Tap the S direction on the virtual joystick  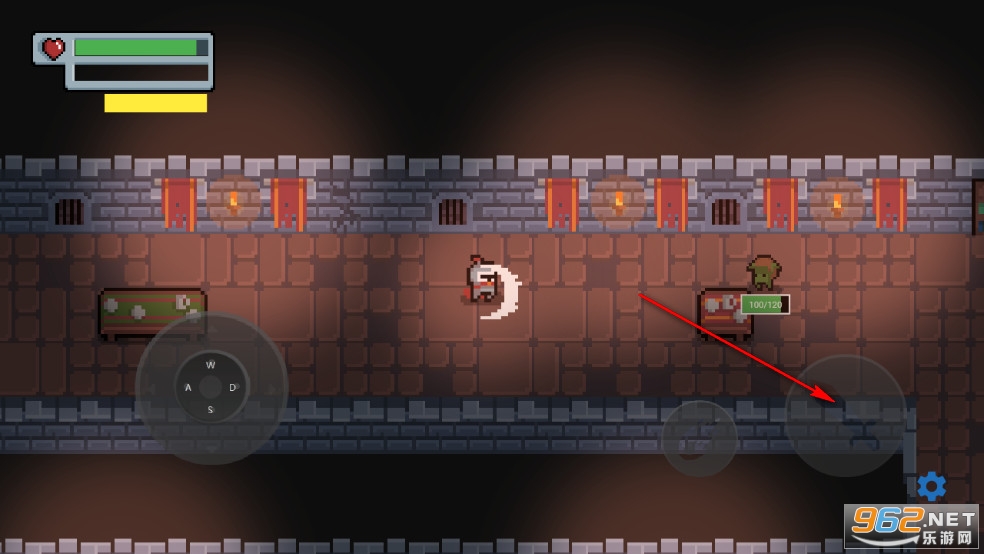click(x=211, y=409)
